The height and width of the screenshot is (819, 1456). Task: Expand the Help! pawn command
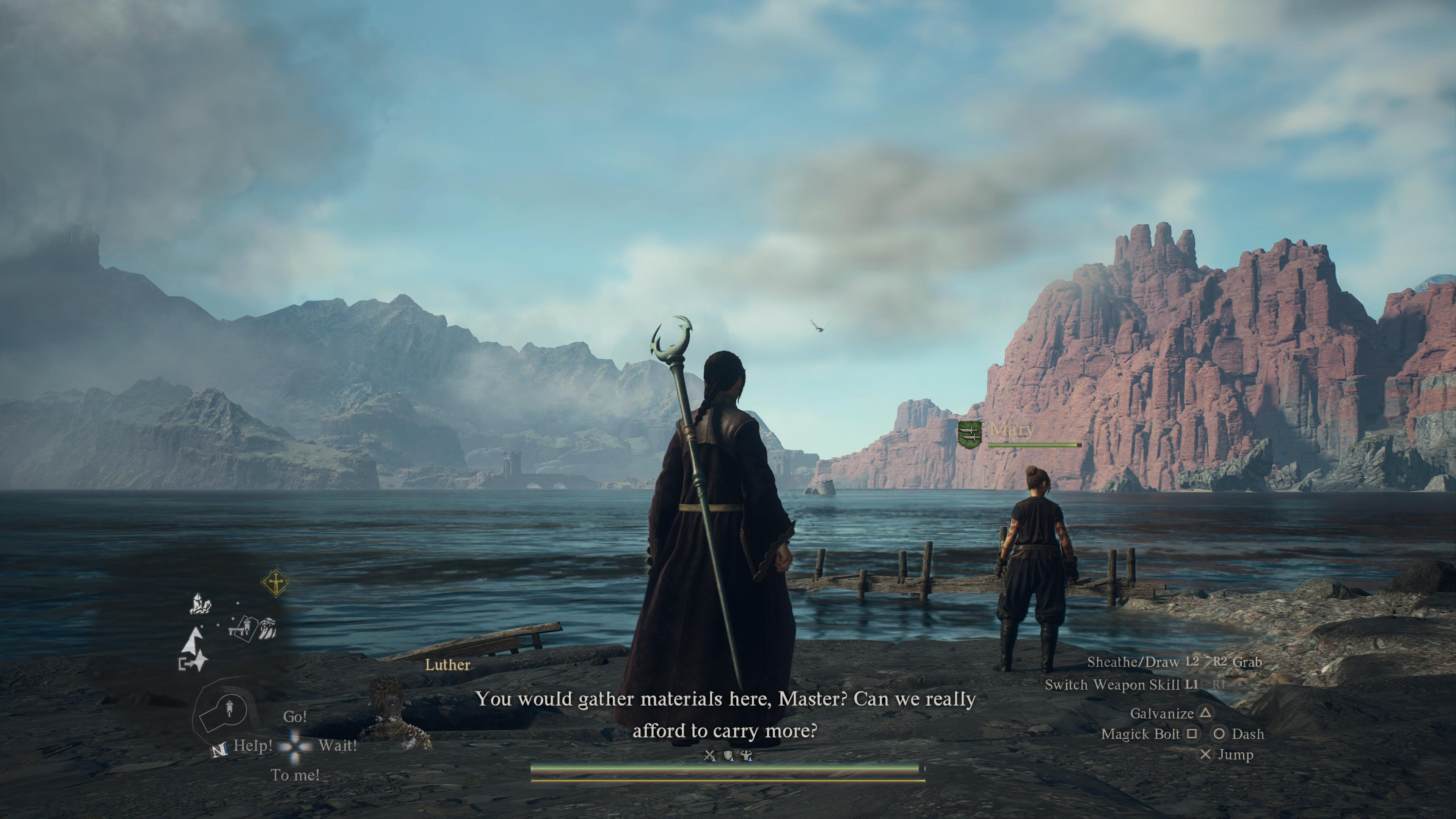(x=253, y=745)
